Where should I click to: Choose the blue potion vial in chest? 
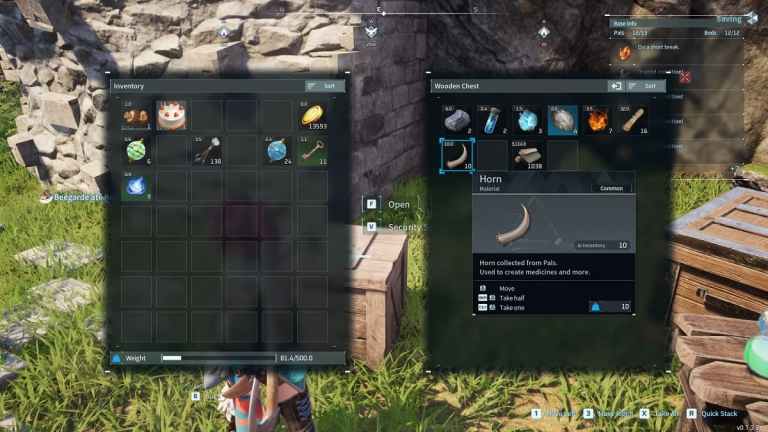pos(492,120)
